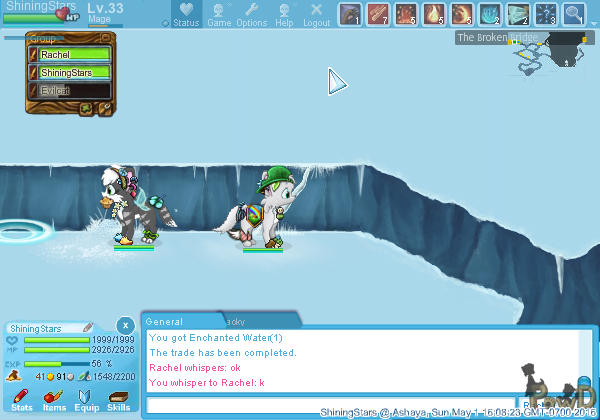This screenshot has width=600, height=420.
Task: Switch to the General chat tab
Action: tap(165, 321)
